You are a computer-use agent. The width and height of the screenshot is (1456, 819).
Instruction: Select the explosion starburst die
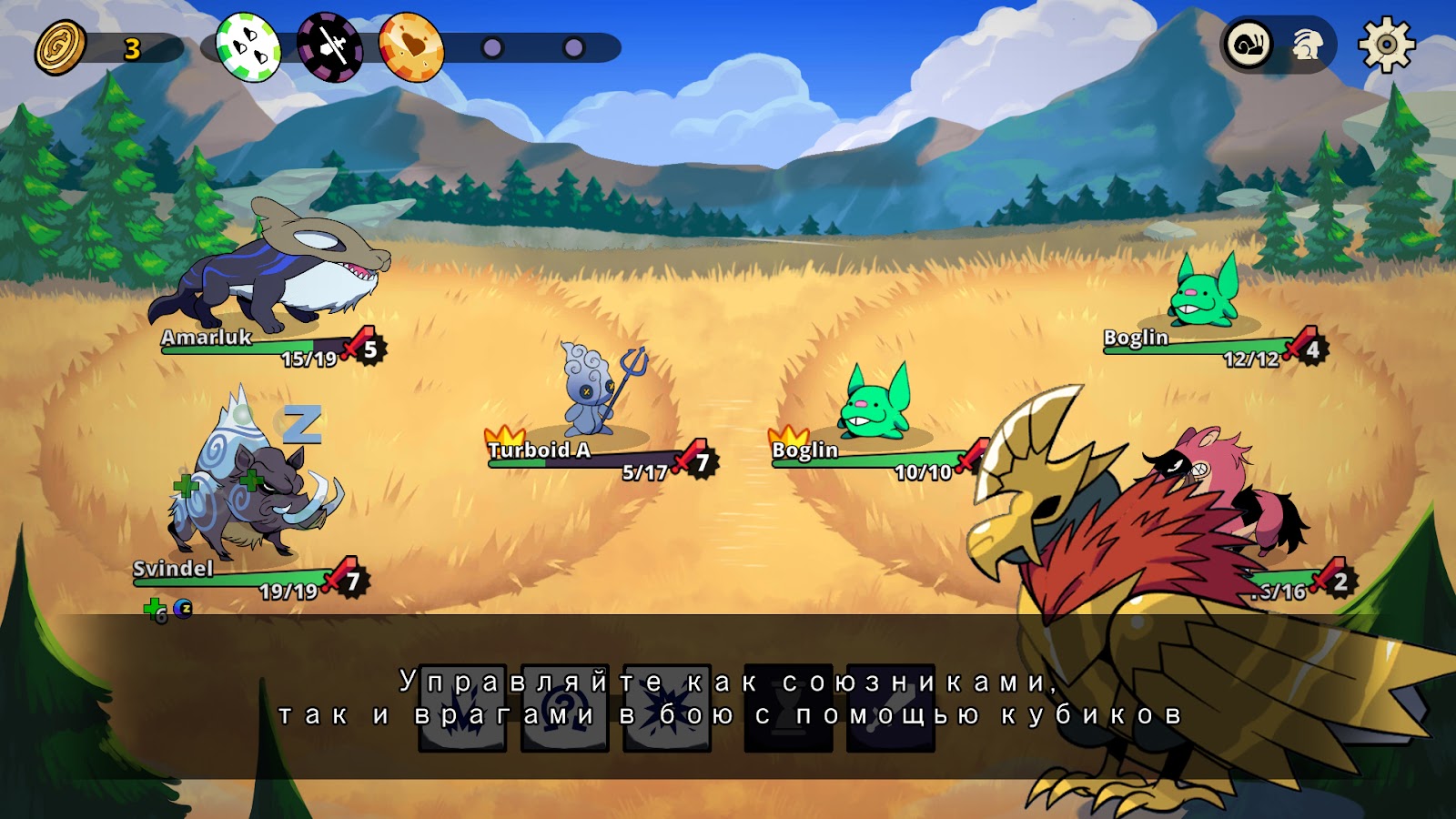click(x=667, y=710)
